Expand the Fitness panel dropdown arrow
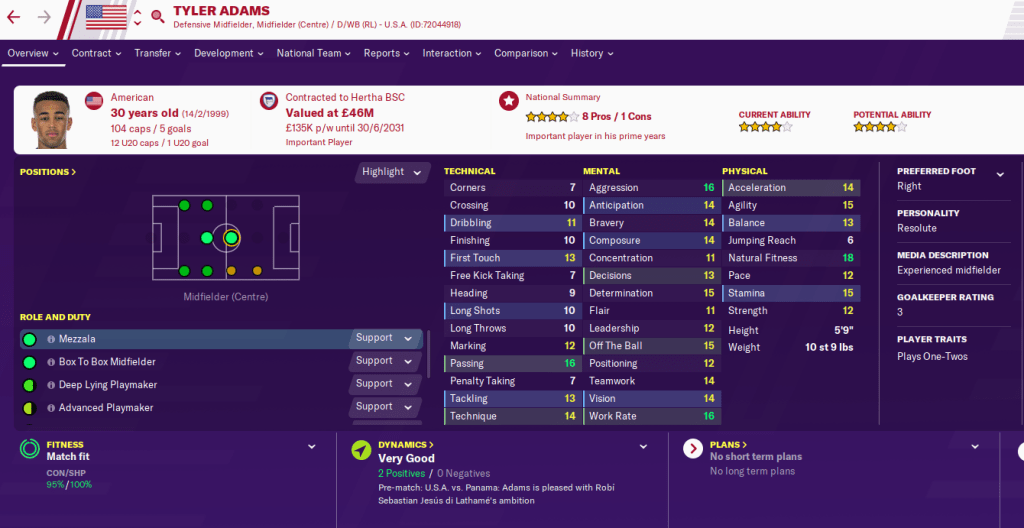The image size is (1024, 528). pos(311,447)
